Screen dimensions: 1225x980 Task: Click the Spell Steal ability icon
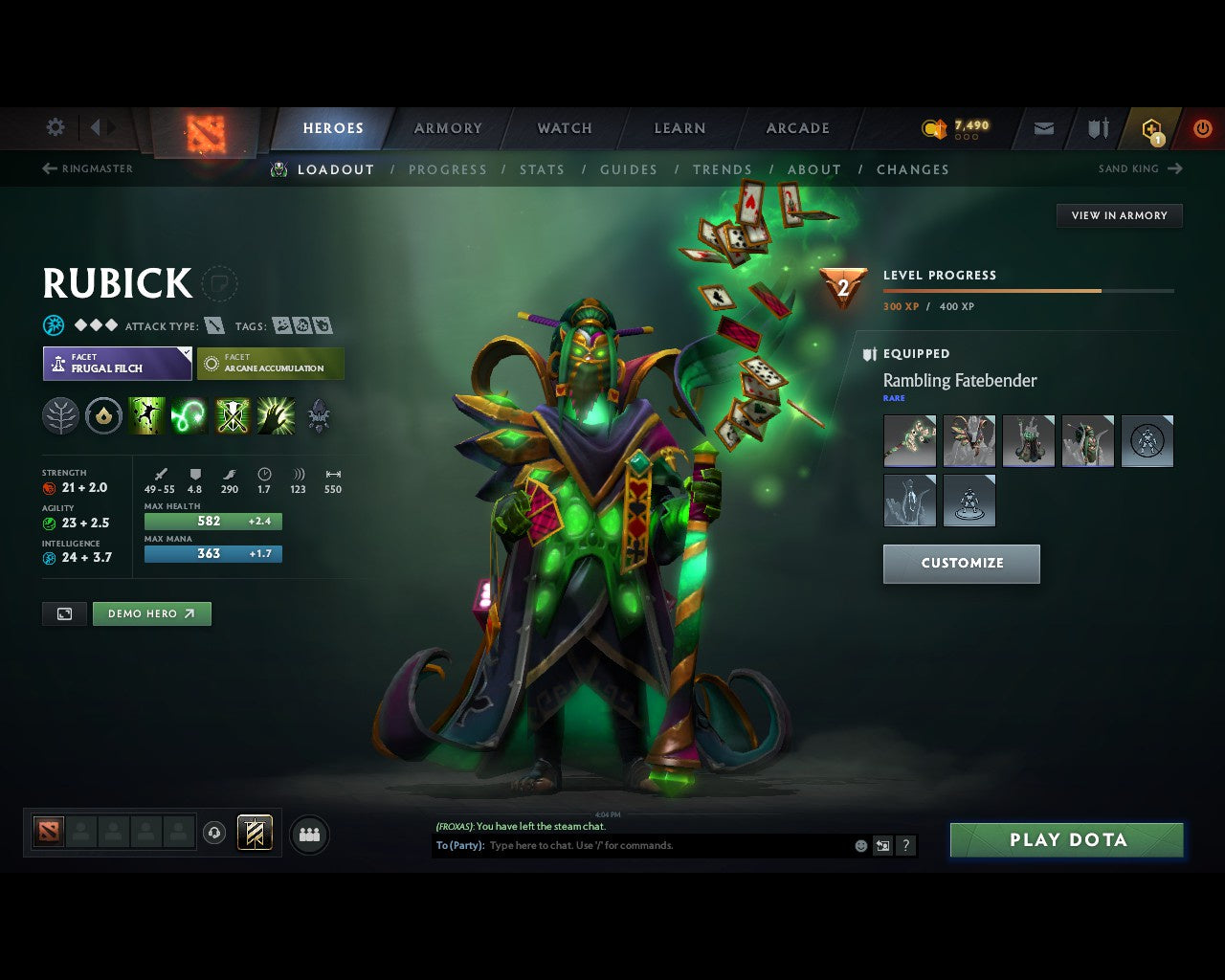click(x=276, y=414)
